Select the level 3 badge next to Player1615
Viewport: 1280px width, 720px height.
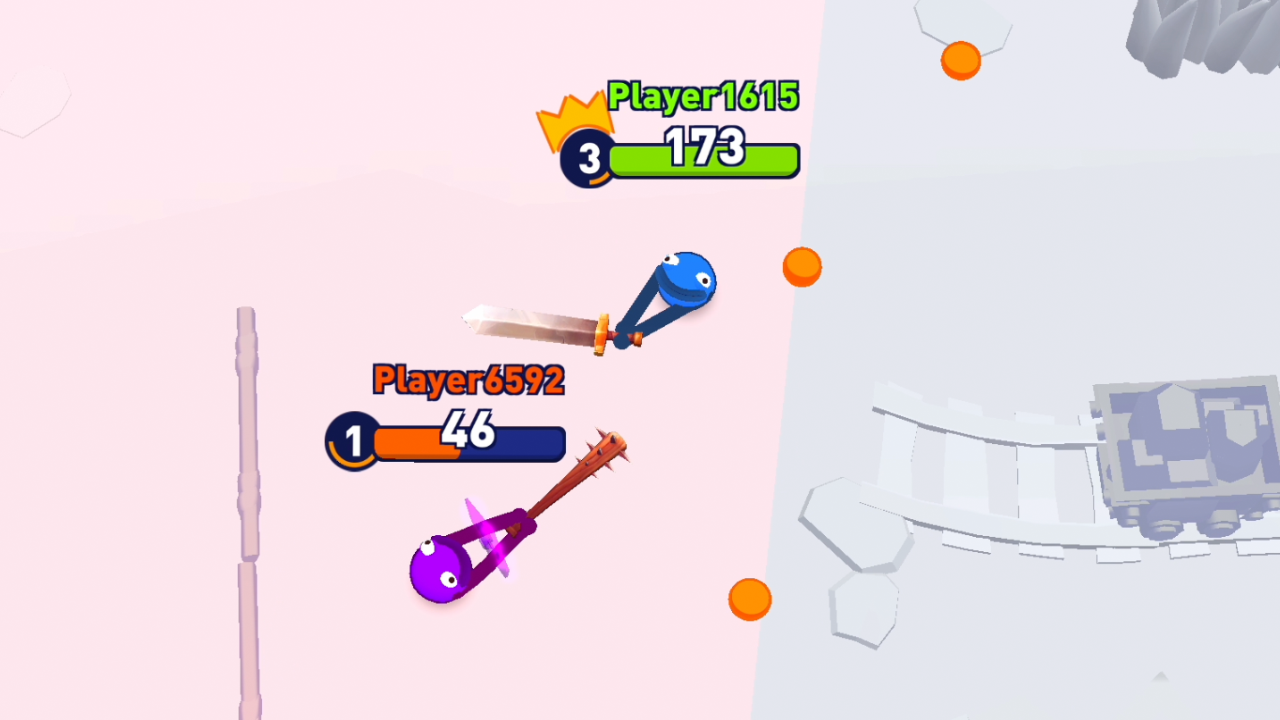tap(588, 158)
